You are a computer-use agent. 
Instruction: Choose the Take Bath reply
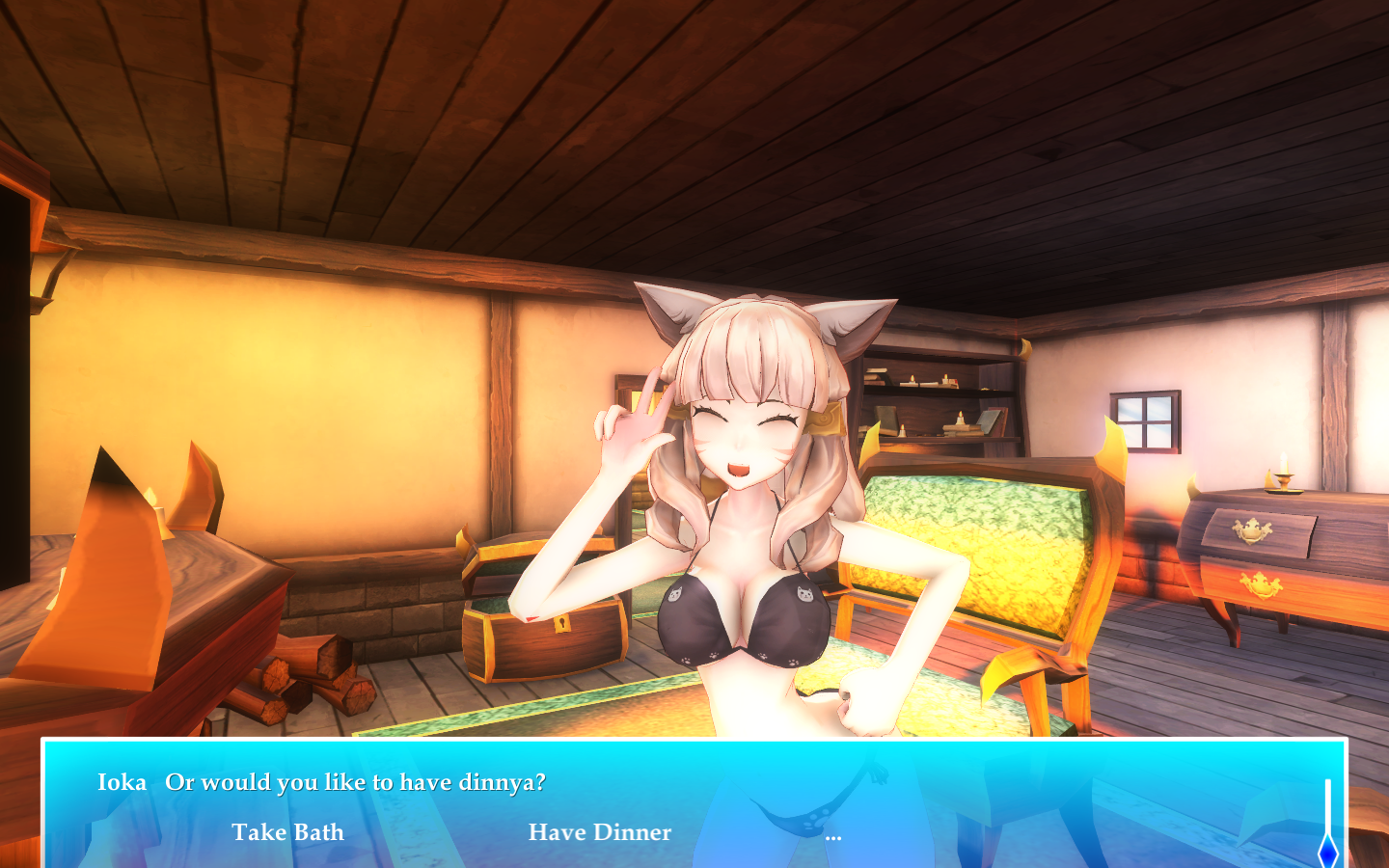[x=287, y=832]
